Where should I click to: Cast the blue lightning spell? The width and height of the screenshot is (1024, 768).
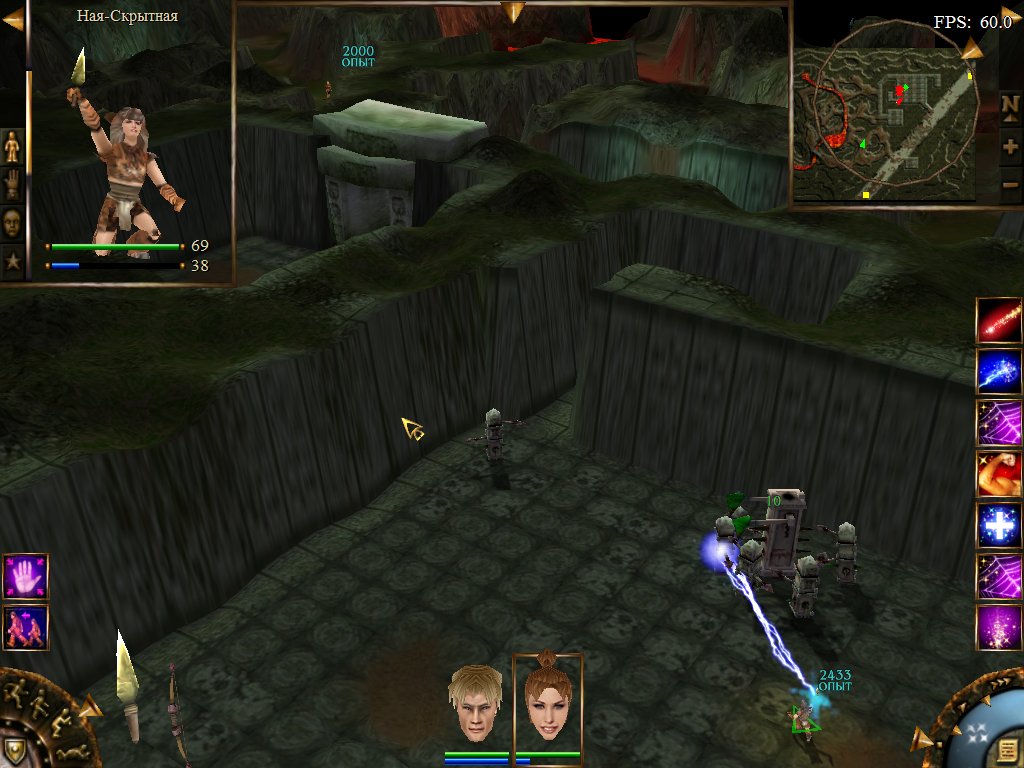[998, 370]
